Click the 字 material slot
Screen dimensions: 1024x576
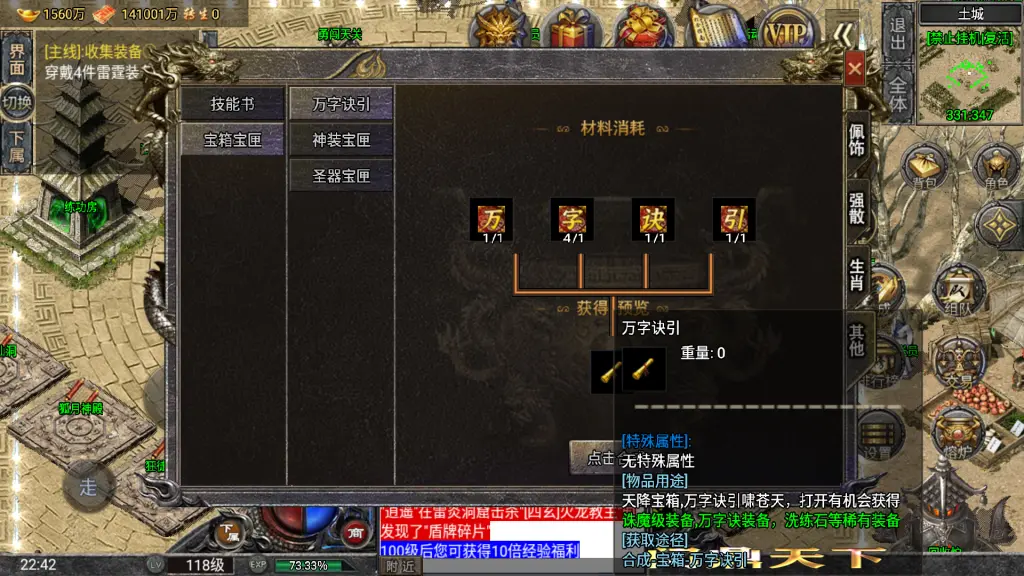tap(572, 219)
